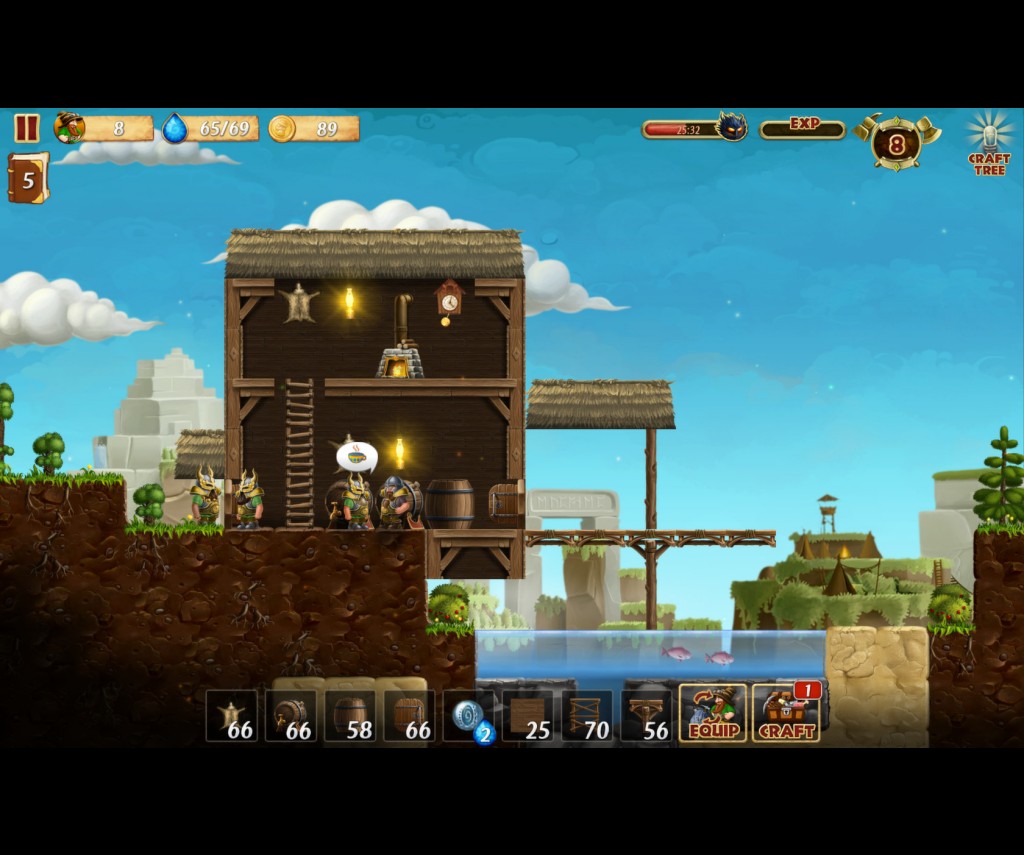
Task: Open the Craft menu
Action: click(786, 713)
